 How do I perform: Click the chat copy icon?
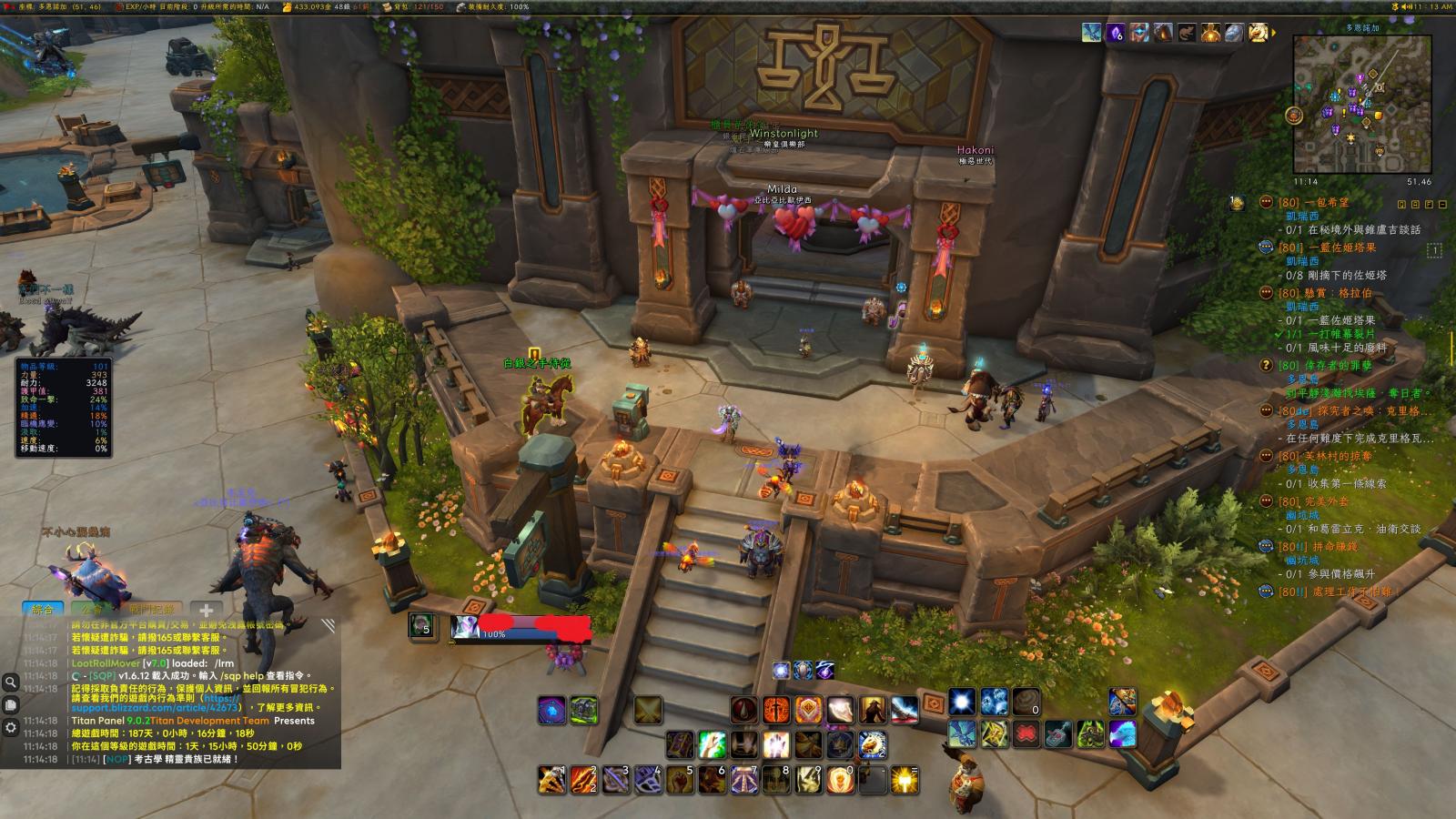tap(11, 704)
